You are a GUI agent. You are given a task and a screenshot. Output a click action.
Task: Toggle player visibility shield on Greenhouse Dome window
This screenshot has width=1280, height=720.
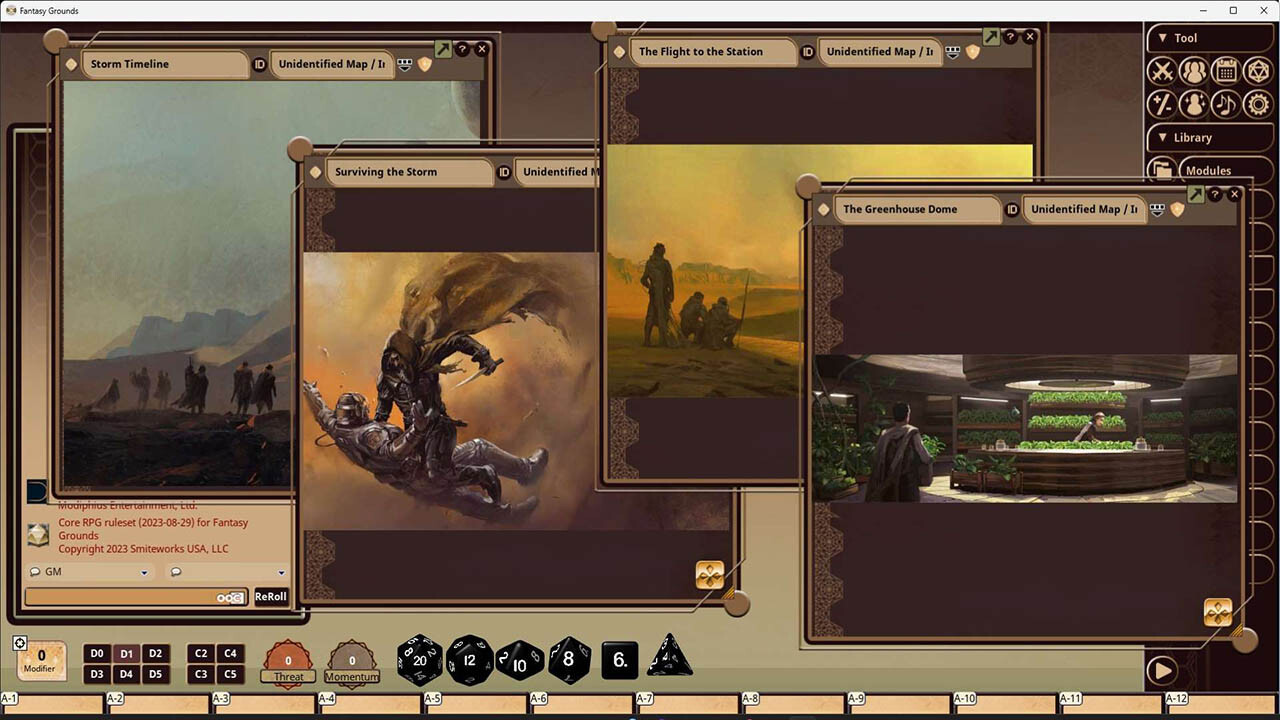(x=1177, y=211)
